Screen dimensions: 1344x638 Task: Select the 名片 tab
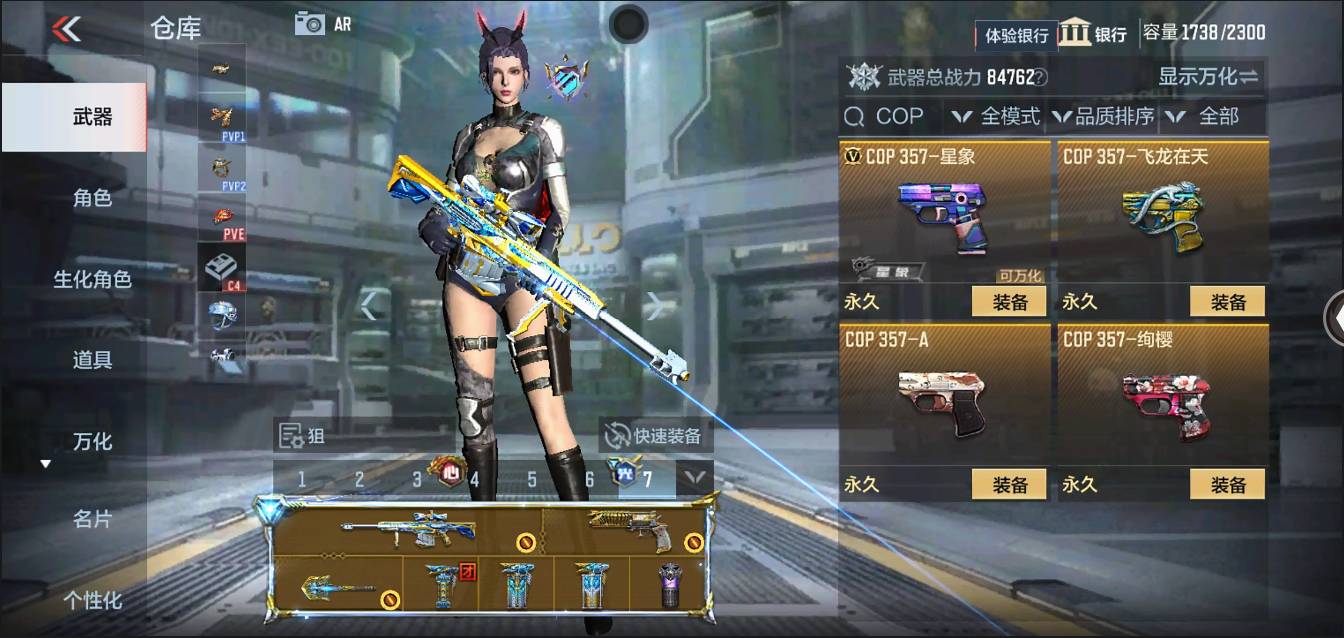(x=92, y=519)
